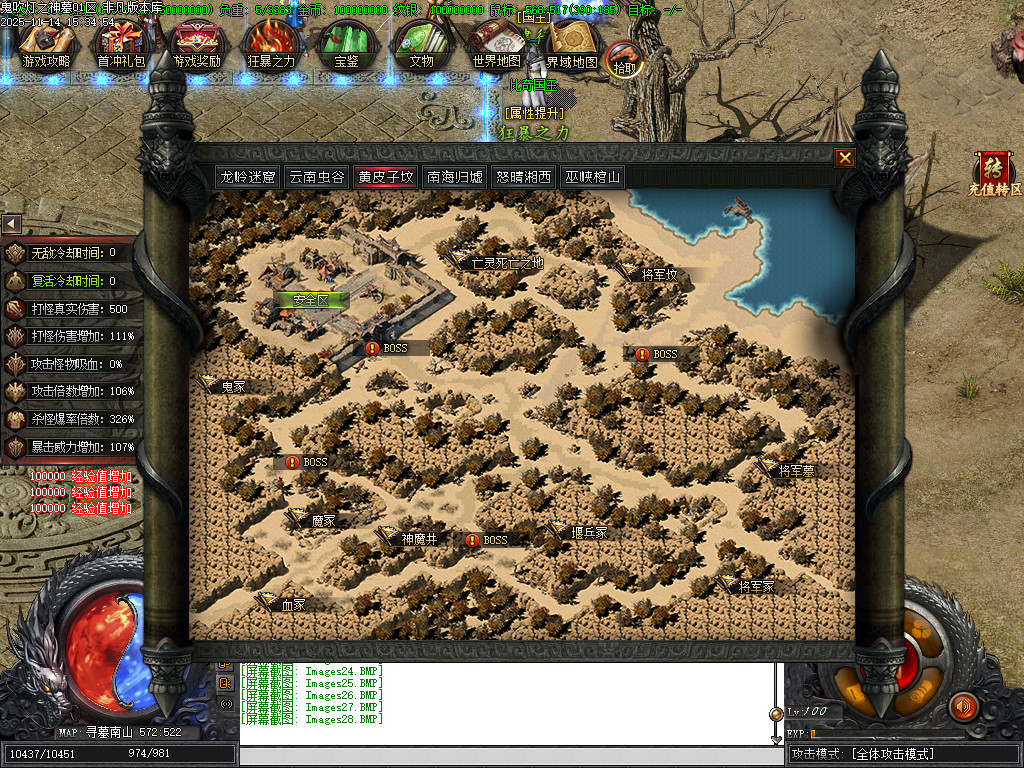Show the 怒晴湘西 map tab
This screenshot has width=1024, height=768.
point(523,177)
